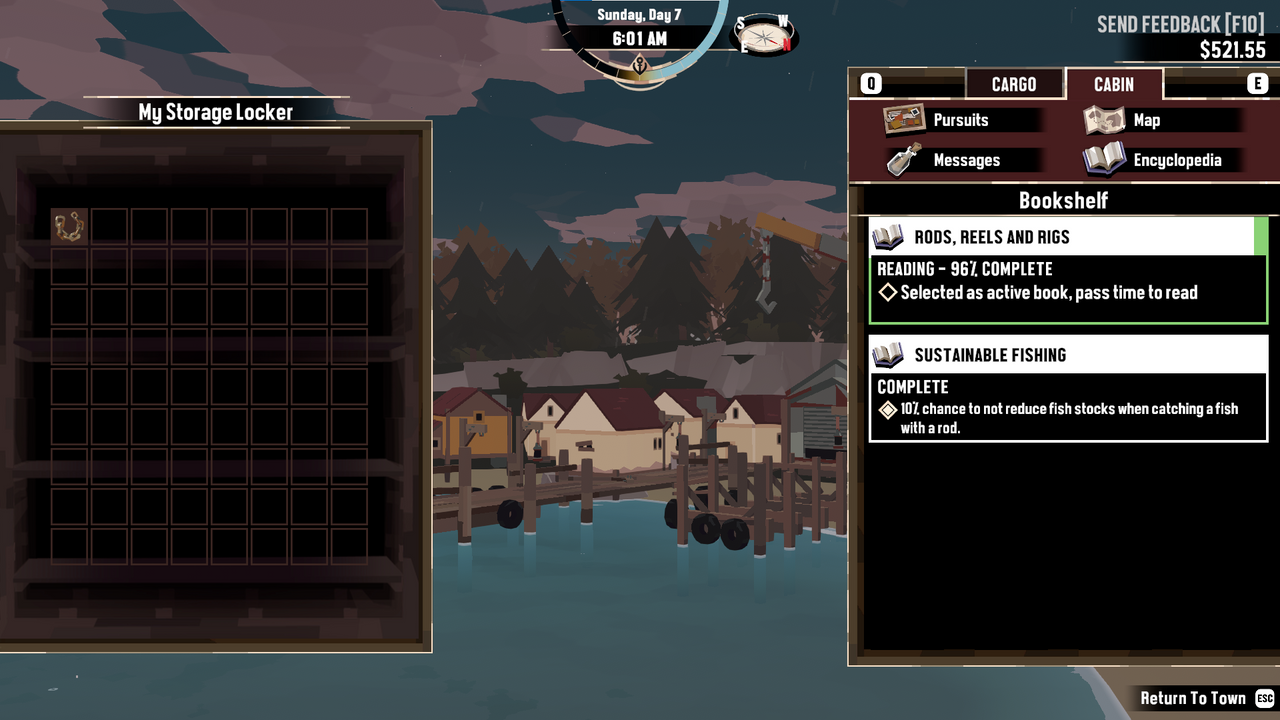
Task: Select the anchor chain item in My Storage Locker
Action: click(69, 226)
